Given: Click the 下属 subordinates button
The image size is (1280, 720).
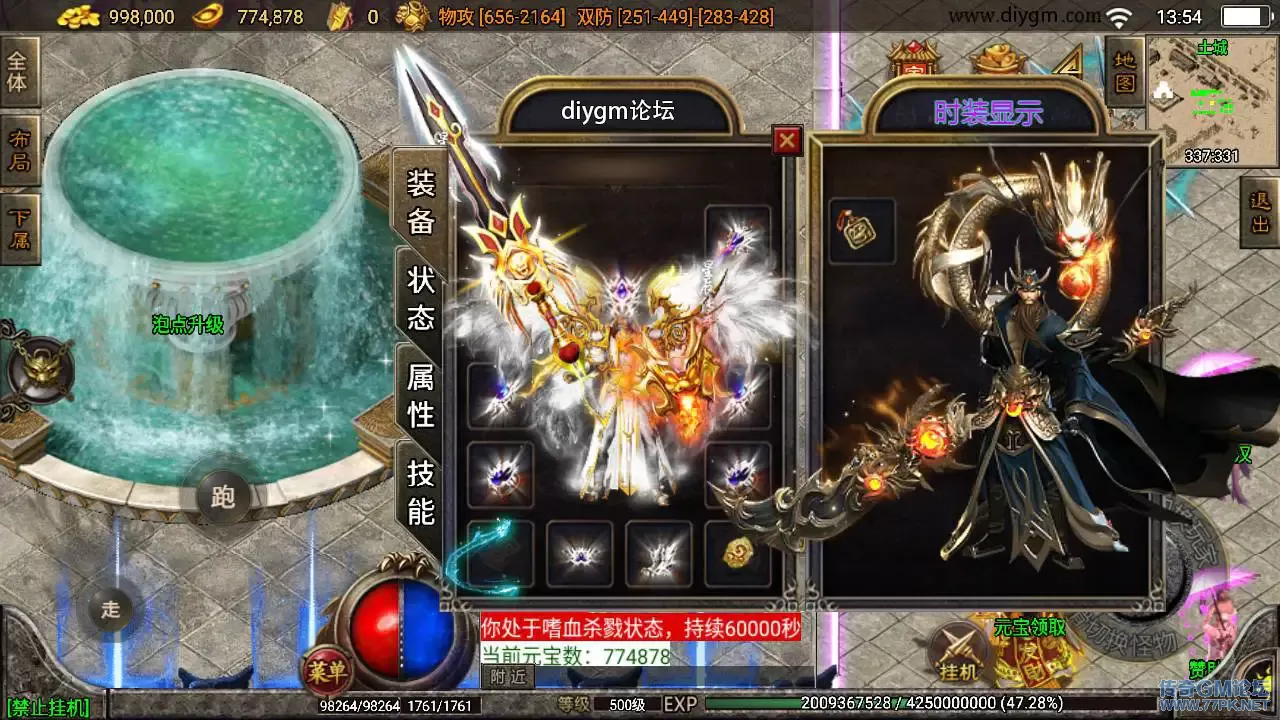Looking at the screenshot, I should pyautogui.click(x=18, y=228).
